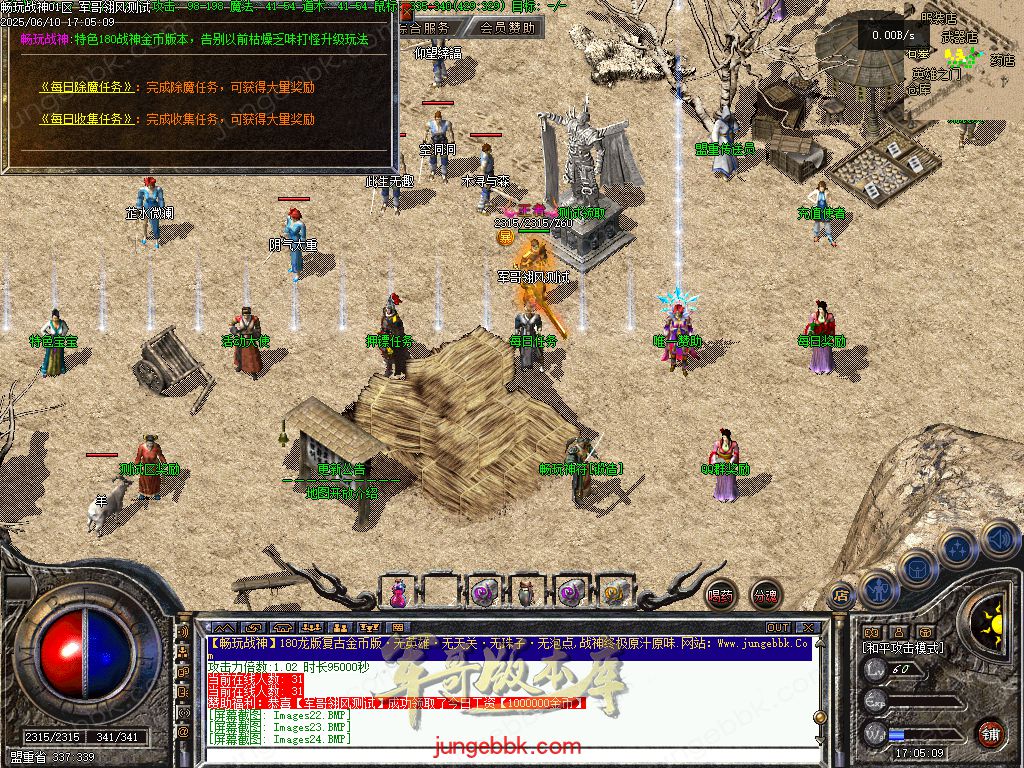Open the blue bag orb button
The height and width of the screenshot is (768, 1024).
(x=917, y=568)
